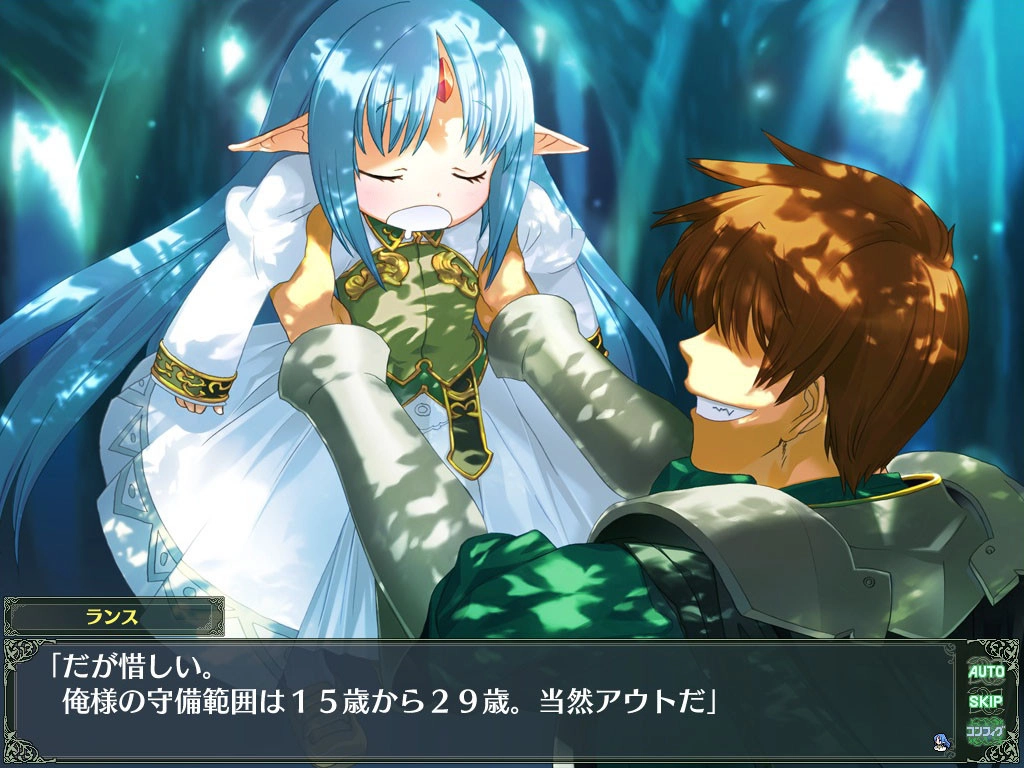Activate the SKIP button

tap(985, 700)
